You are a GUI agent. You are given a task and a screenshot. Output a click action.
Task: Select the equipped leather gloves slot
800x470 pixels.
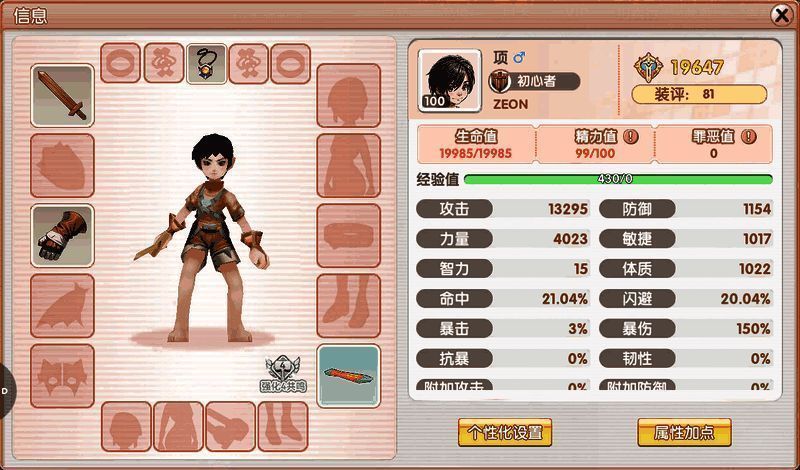[62, 235]
